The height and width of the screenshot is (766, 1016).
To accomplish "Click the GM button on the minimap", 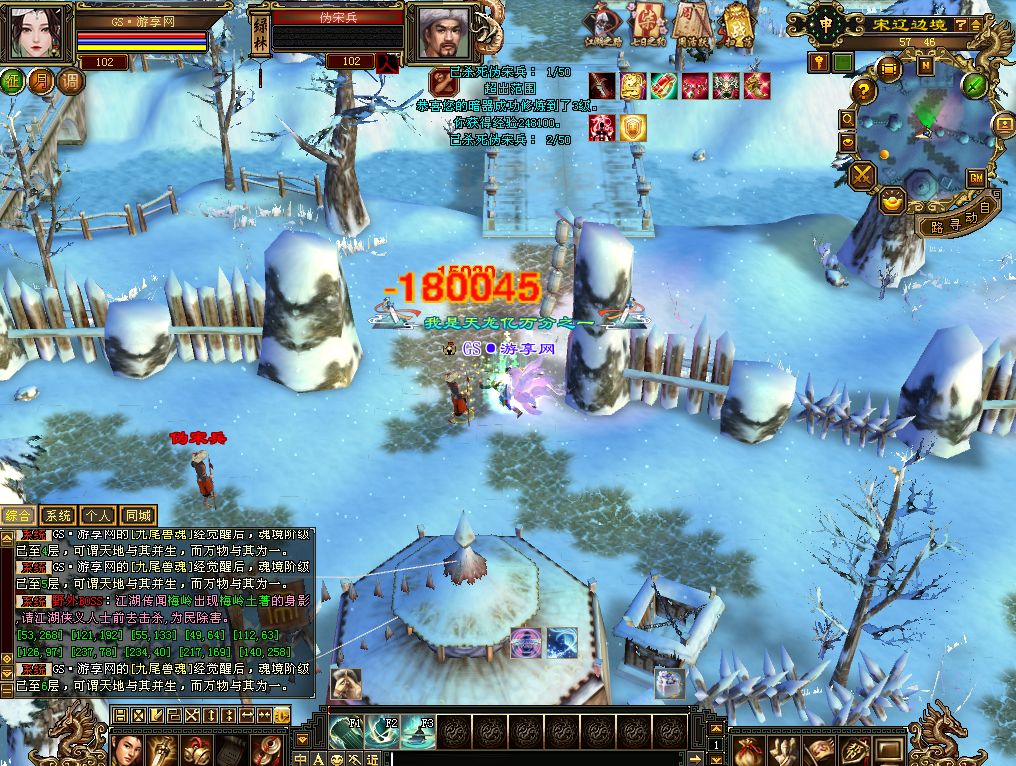I will pyautogui.click(x=975, y=177).
